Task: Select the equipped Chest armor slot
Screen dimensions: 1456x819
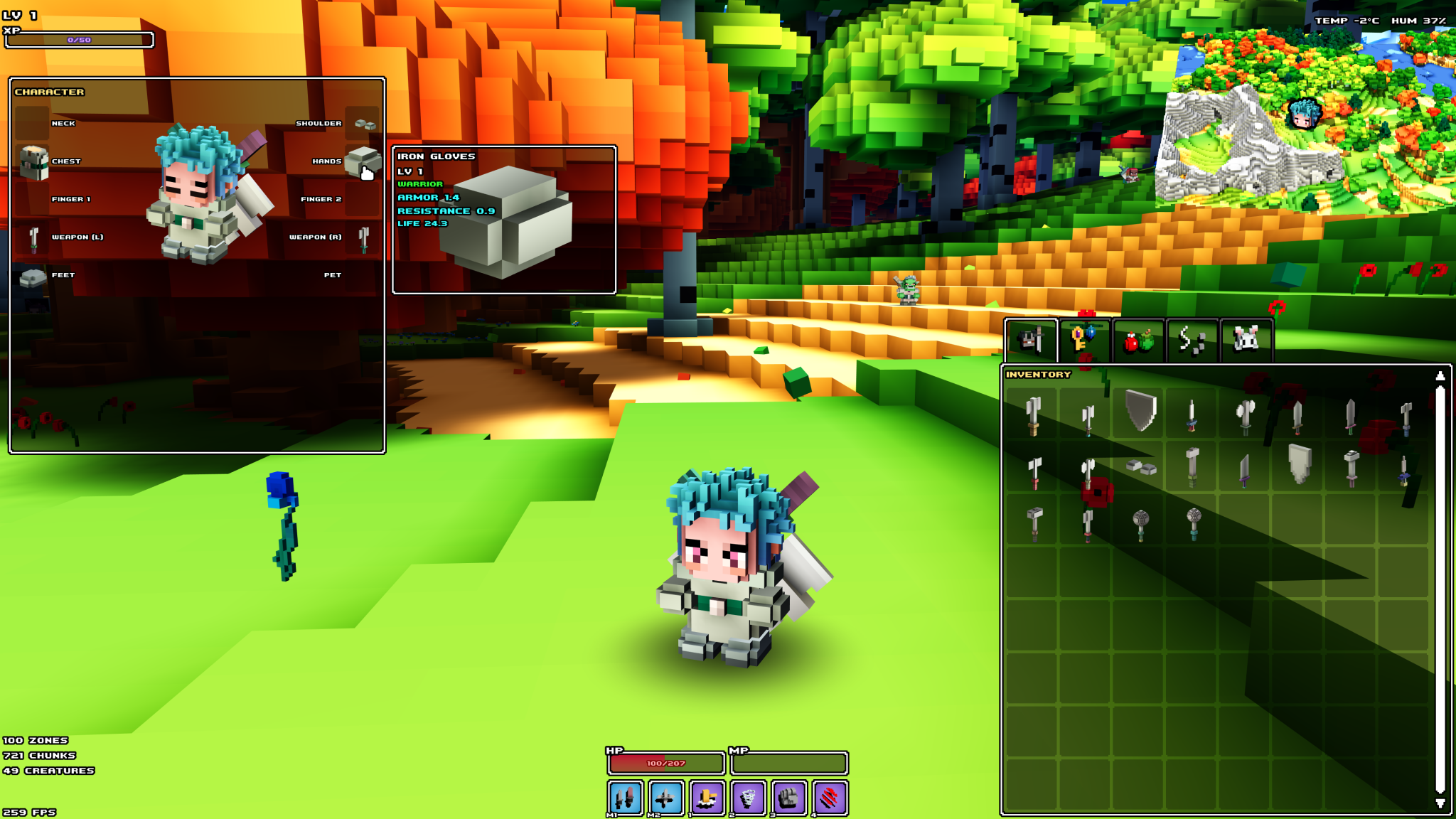Action: (x=34, y=161)
